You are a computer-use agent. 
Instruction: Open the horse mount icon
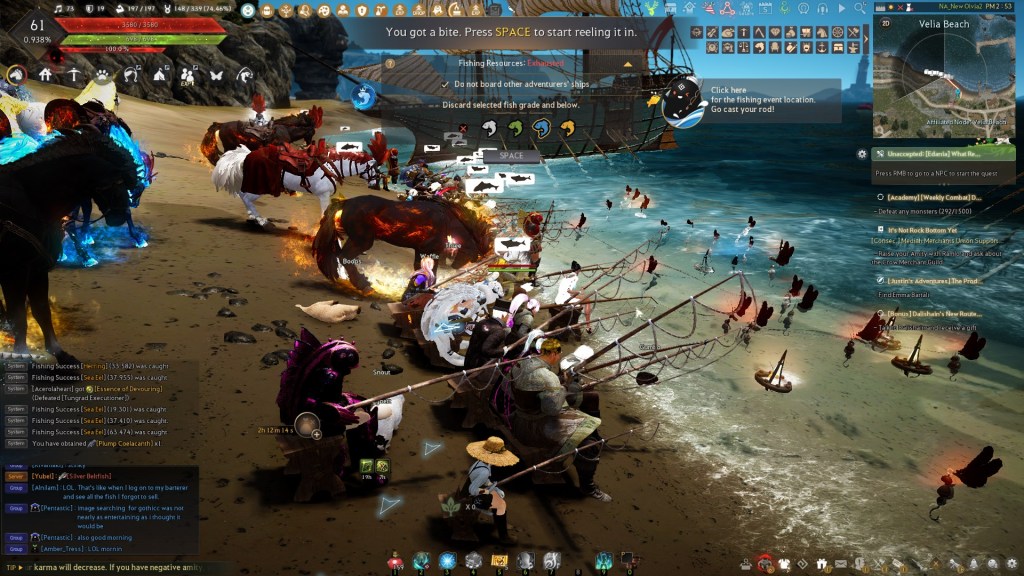pyautogui.click(x=16, y=75)
